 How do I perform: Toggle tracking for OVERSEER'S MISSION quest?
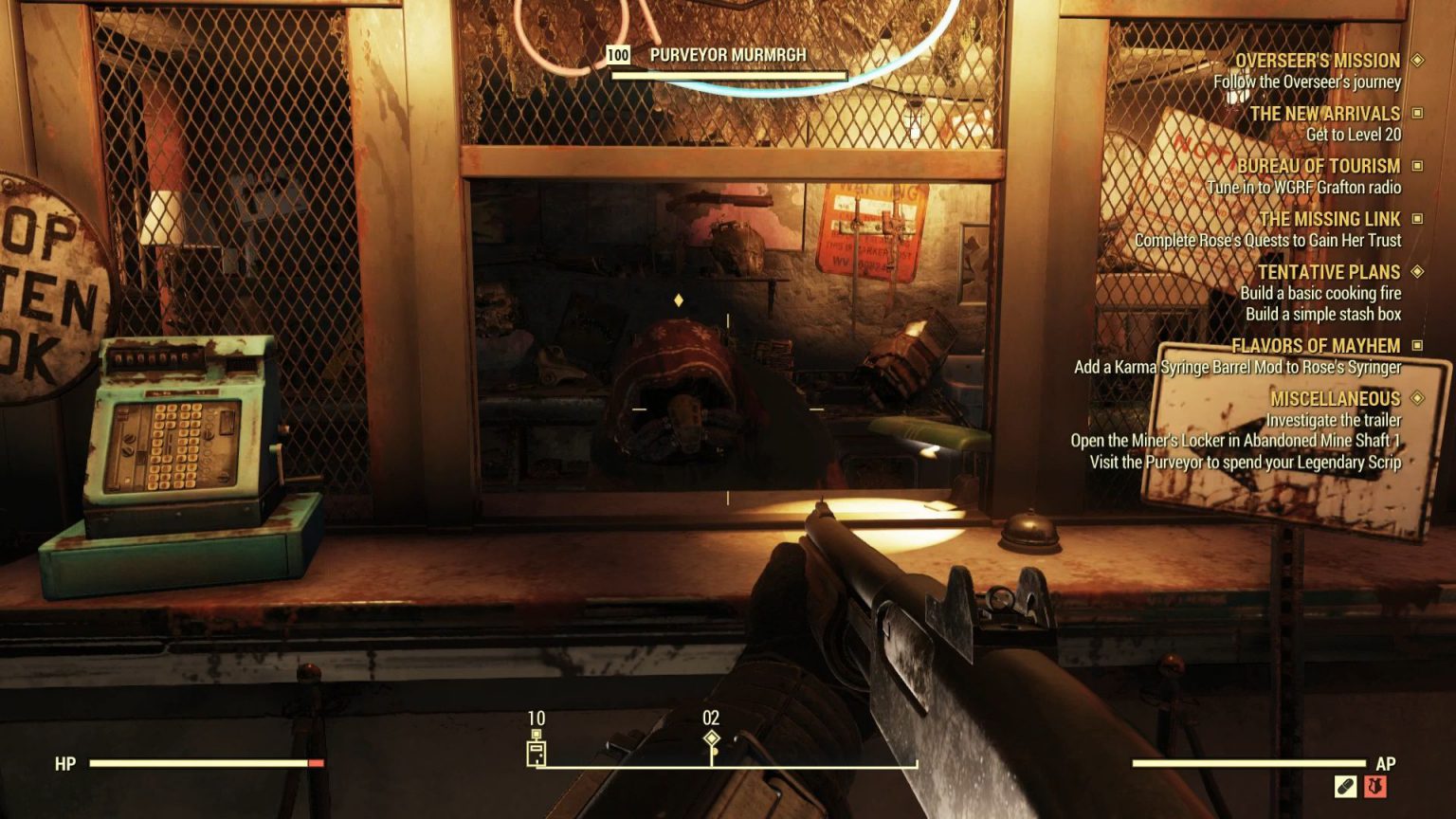(1416, 59)
